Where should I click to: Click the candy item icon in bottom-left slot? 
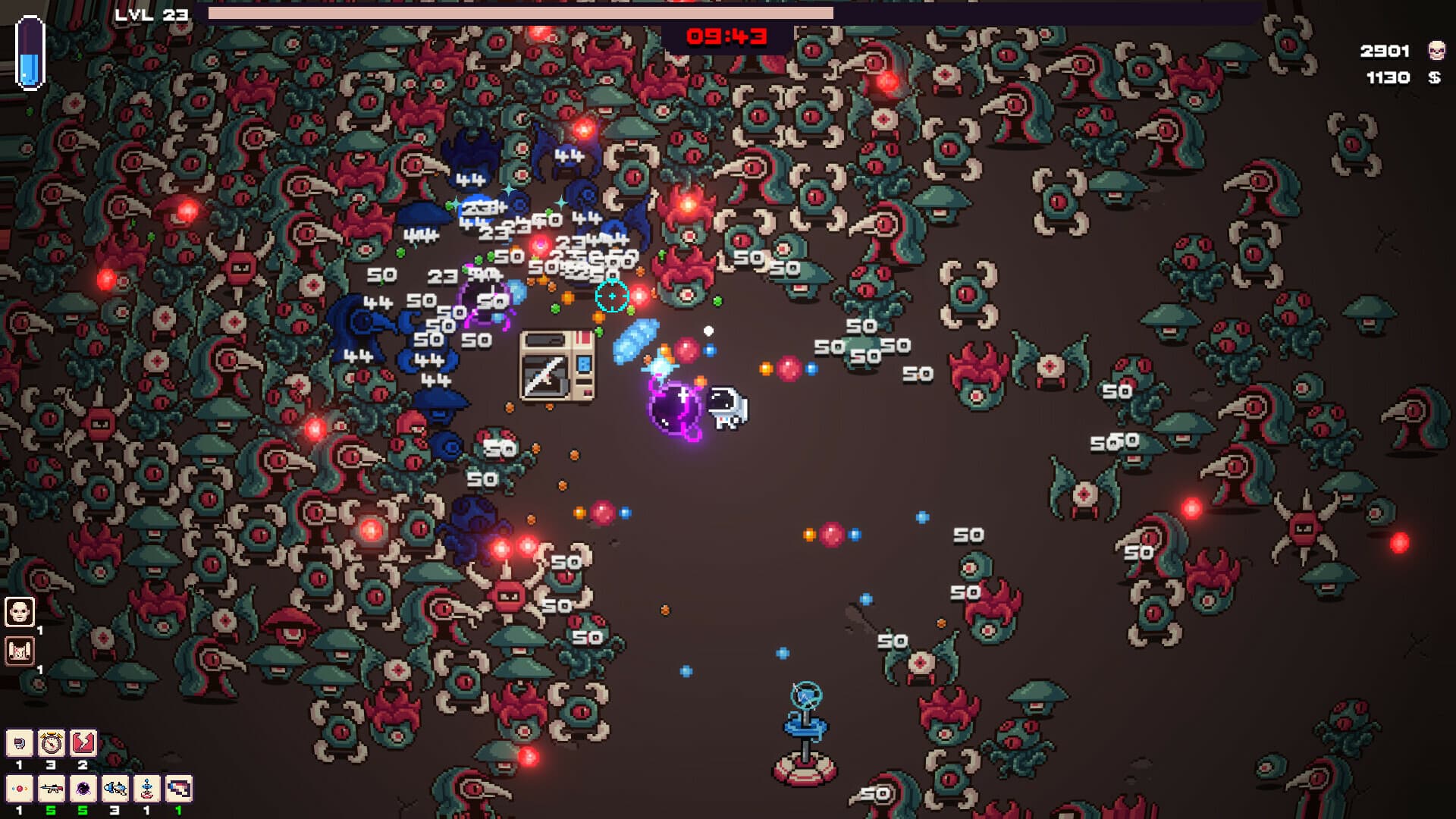[20, 789]
